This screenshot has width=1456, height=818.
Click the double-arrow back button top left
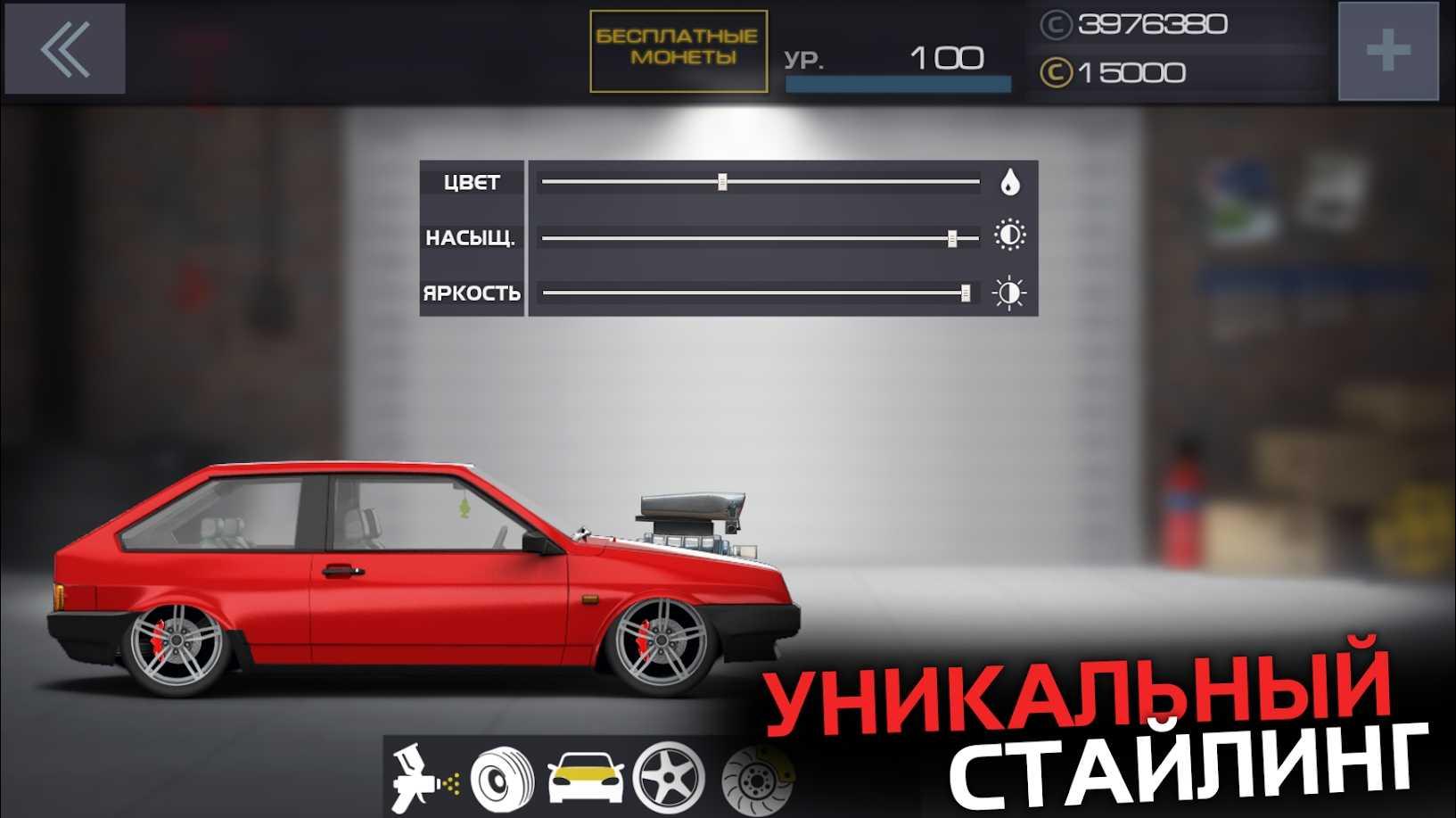[64, 52]
